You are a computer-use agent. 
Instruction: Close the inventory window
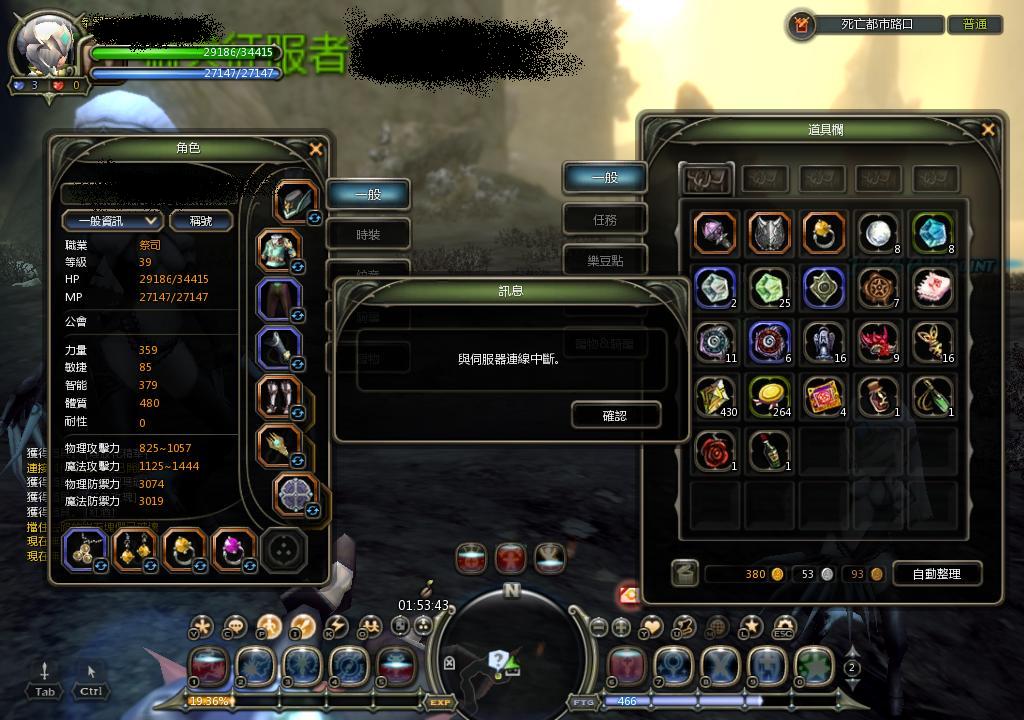coord(988,129)
